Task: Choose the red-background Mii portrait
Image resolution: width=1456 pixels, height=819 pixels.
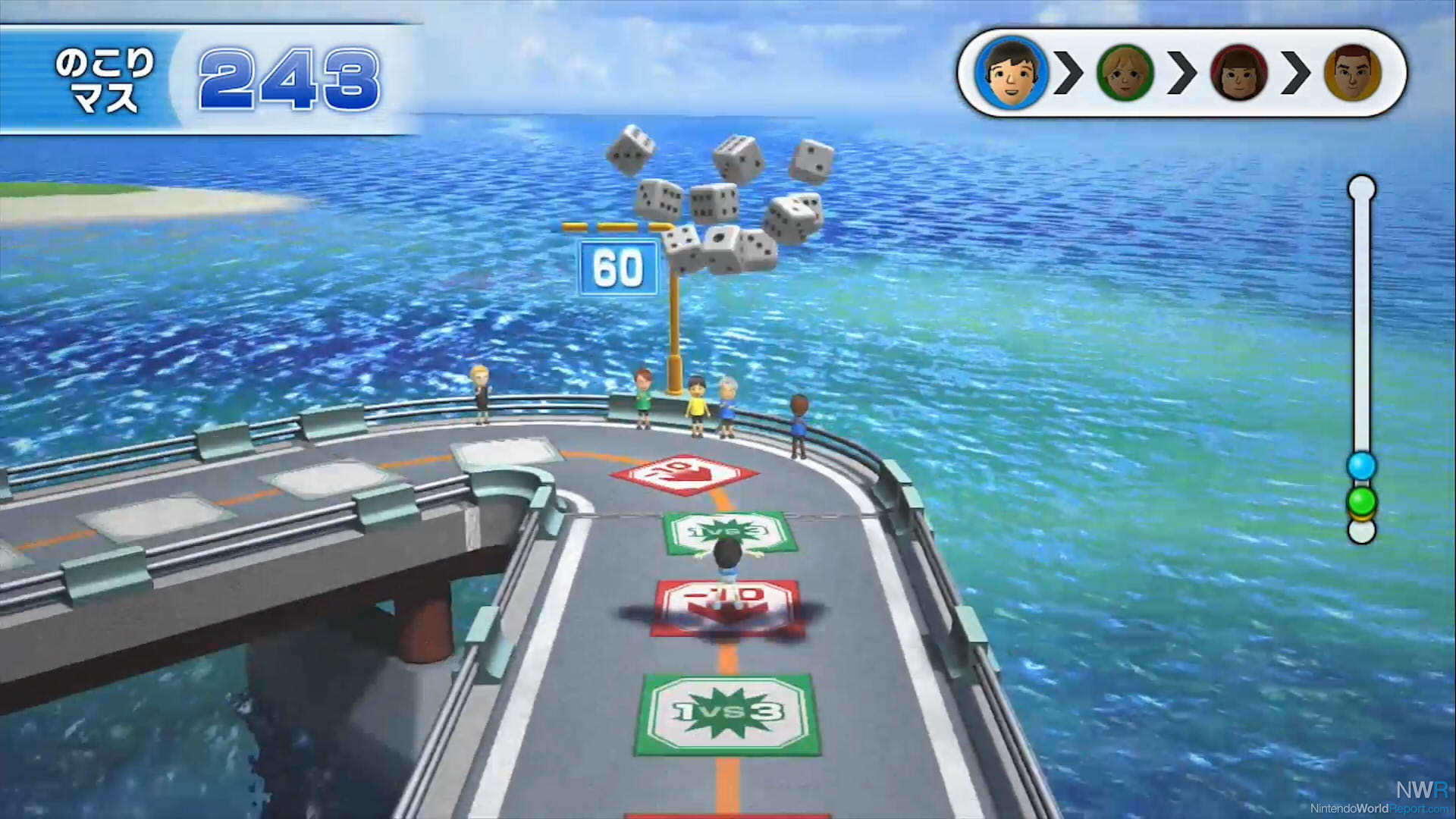Action: 1239,73
